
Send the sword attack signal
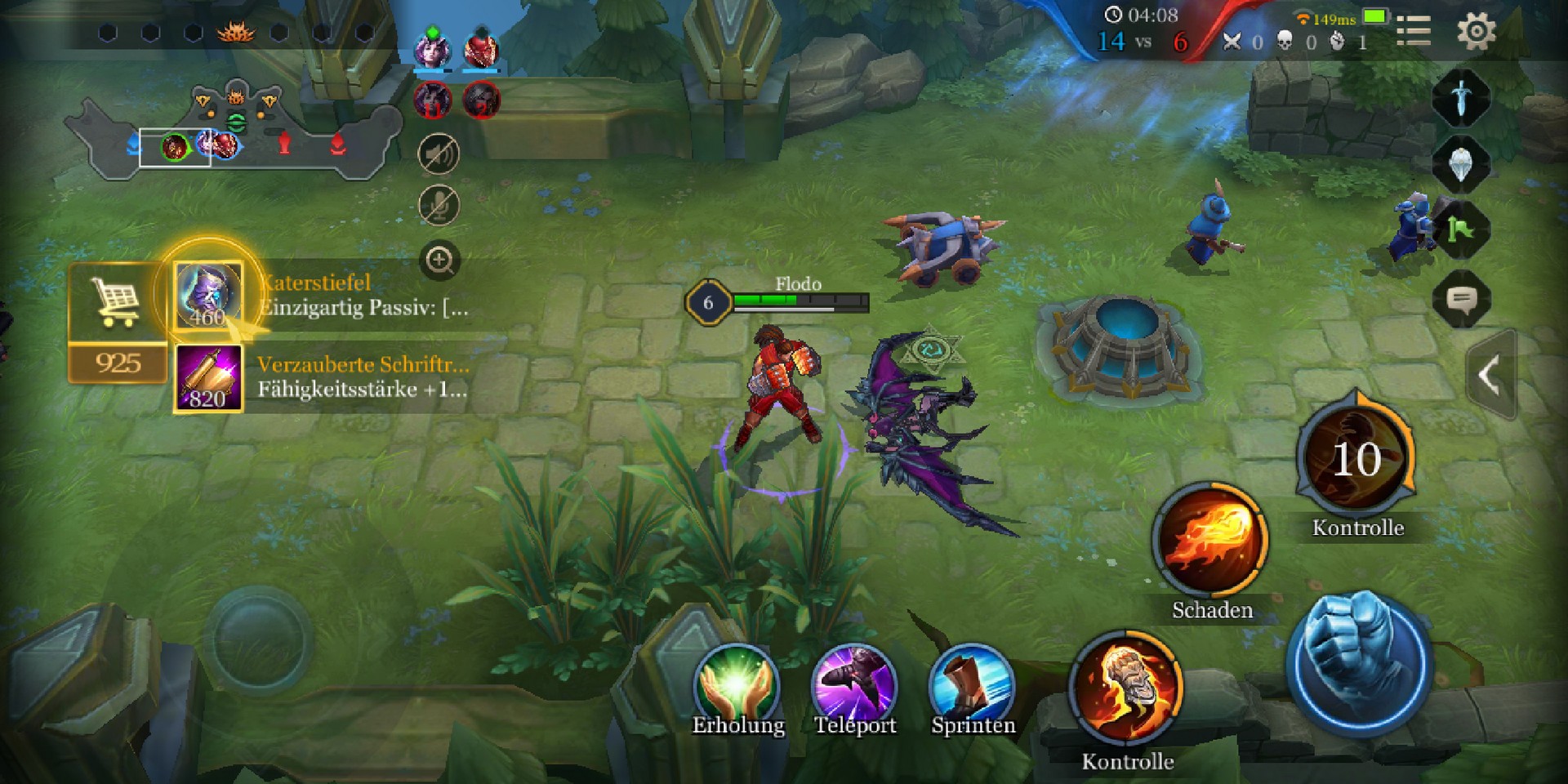click(x=1461, y=98)
